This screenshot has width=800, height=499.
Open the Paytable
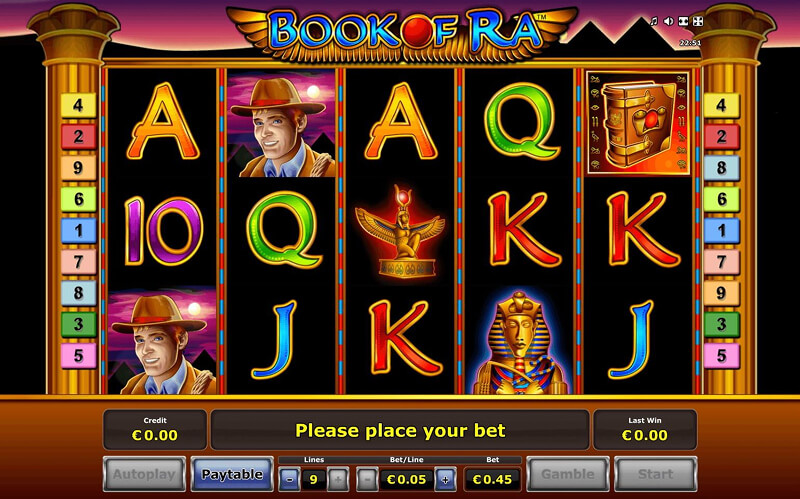click(232, 474)
